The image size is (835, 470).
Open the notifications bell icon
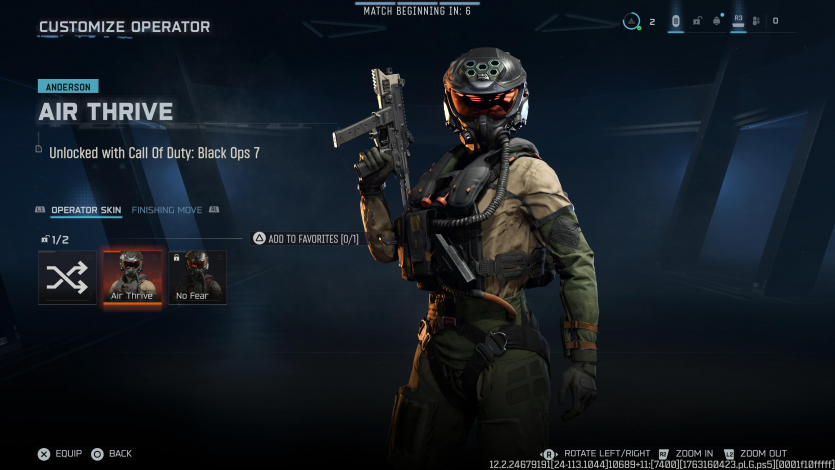tap(717, 20)
